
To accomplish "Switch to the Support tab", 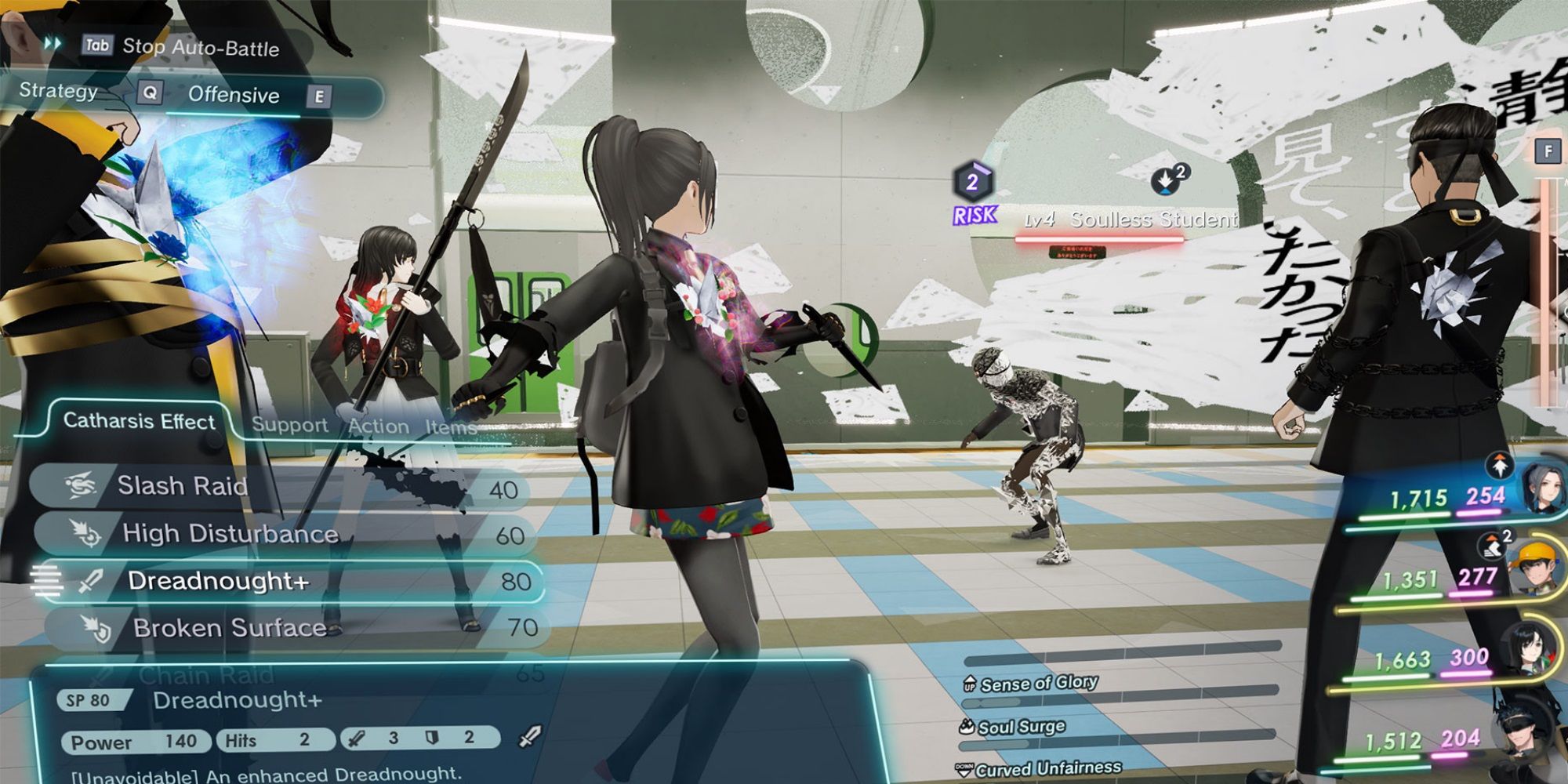I will click(x=291, y=426).
